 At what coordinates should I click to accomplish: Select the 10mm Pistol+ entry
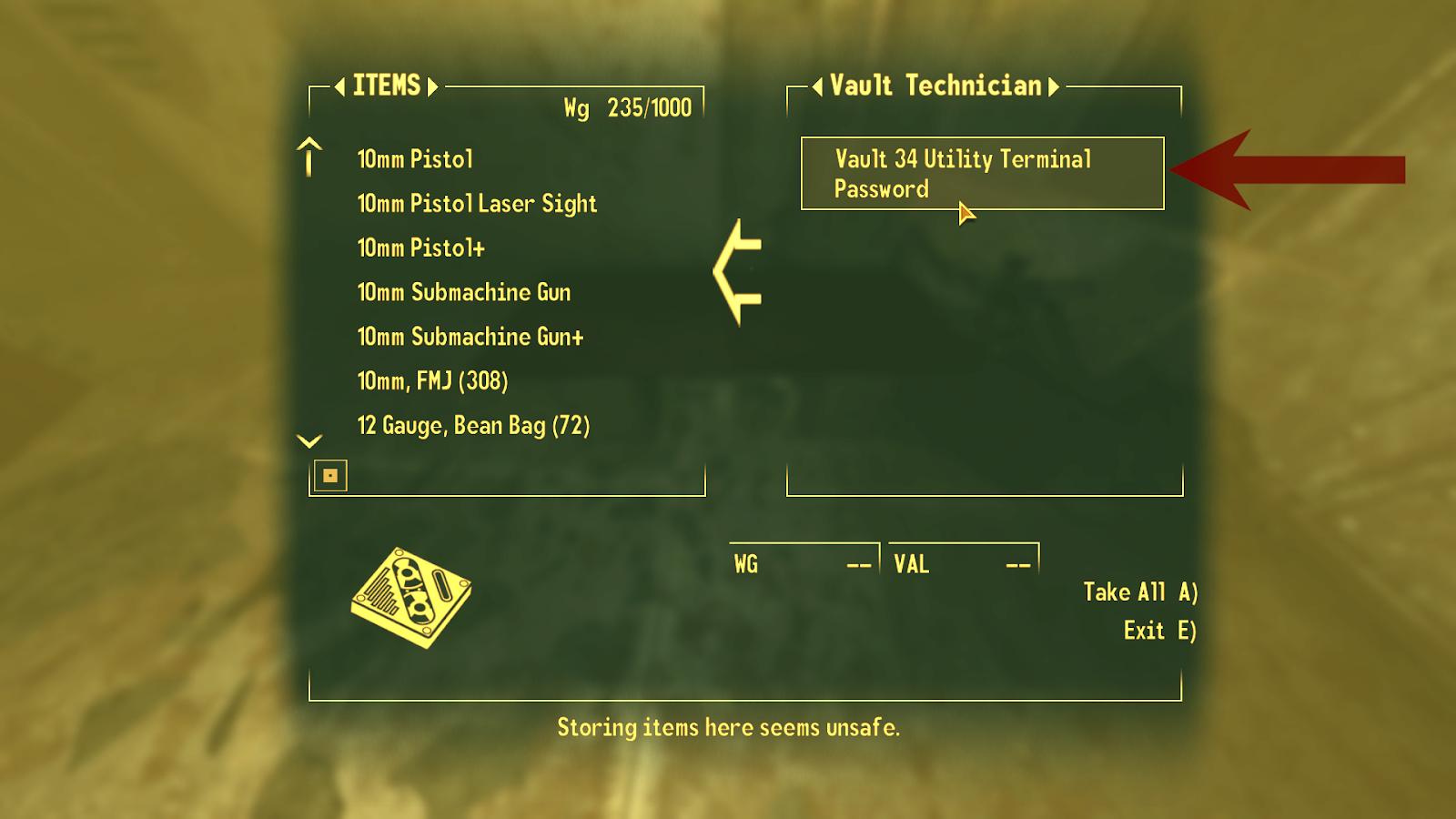pyautogui.click(x=420, y=248)
